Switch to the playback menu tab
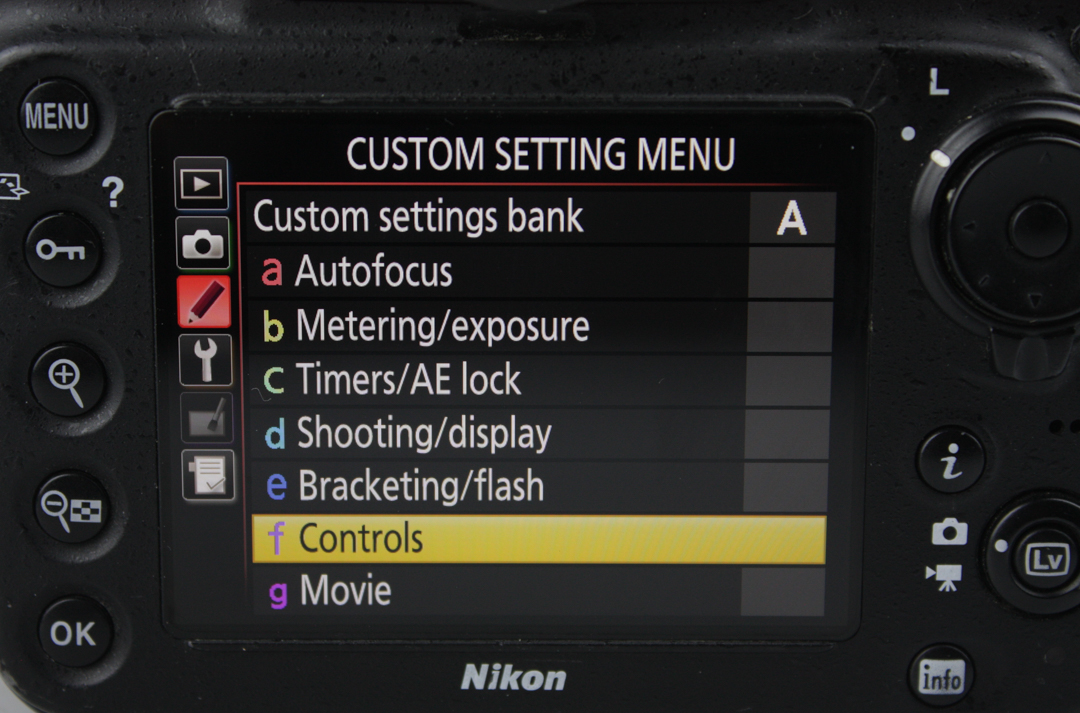Viewport: 1080px width, 713px height. tap(201, 184)
